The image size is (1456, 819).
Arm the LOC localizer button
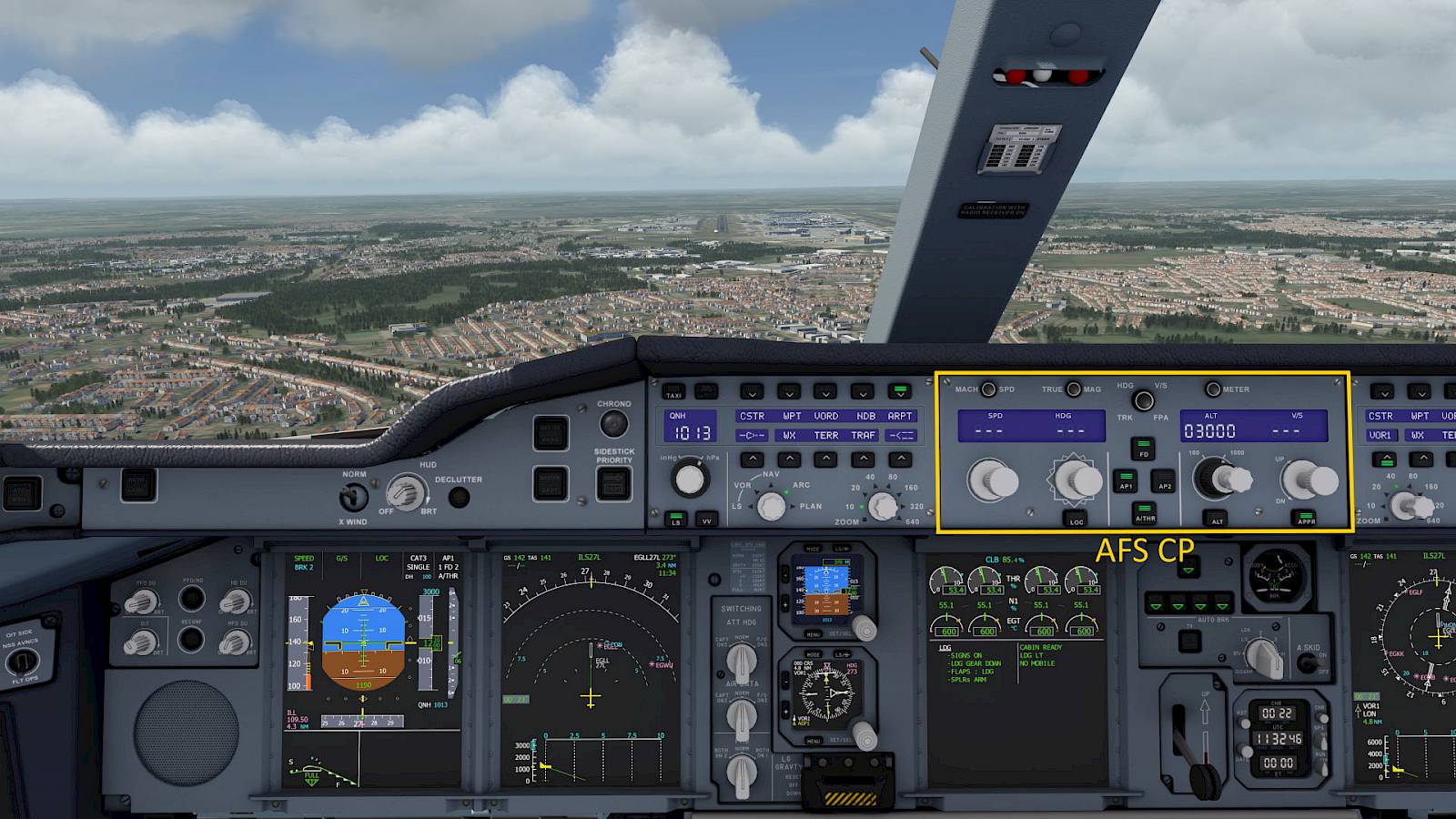coord(1076,518)
